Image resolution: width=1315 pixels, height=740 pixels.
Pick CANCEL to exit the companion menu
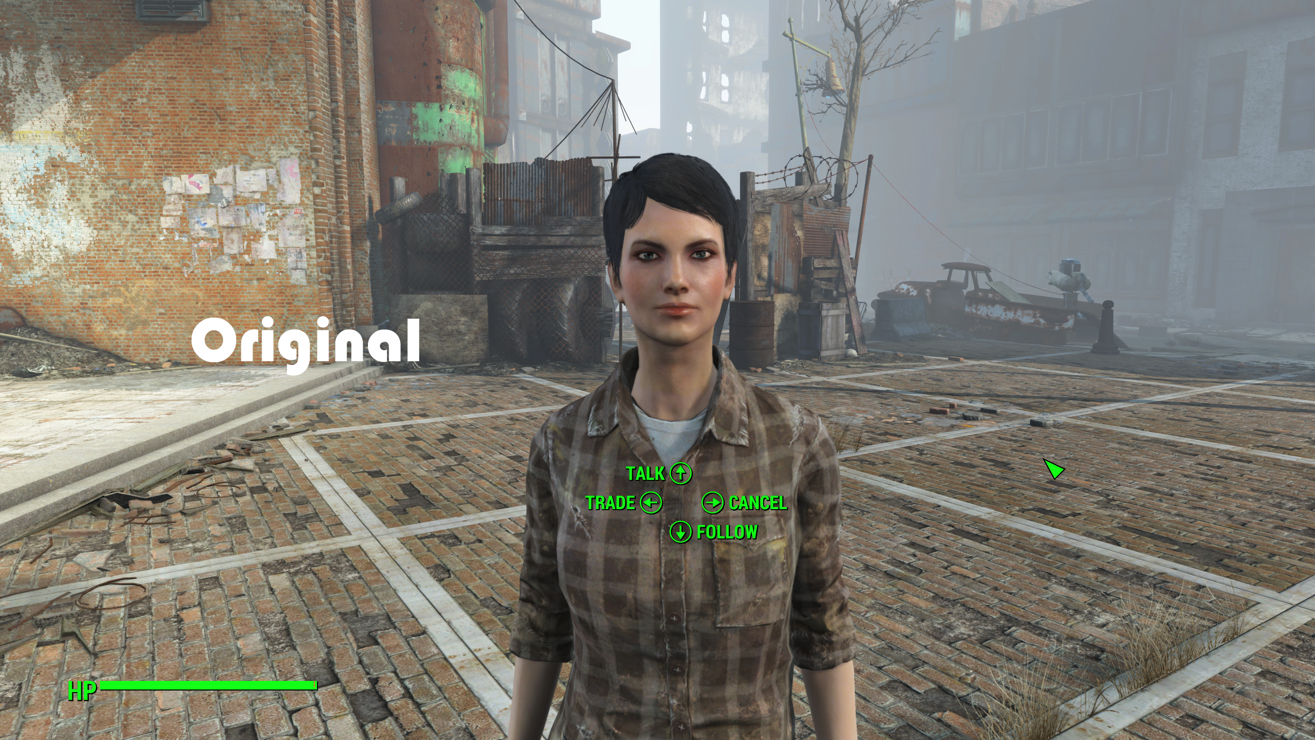click(x=745, y=502)
